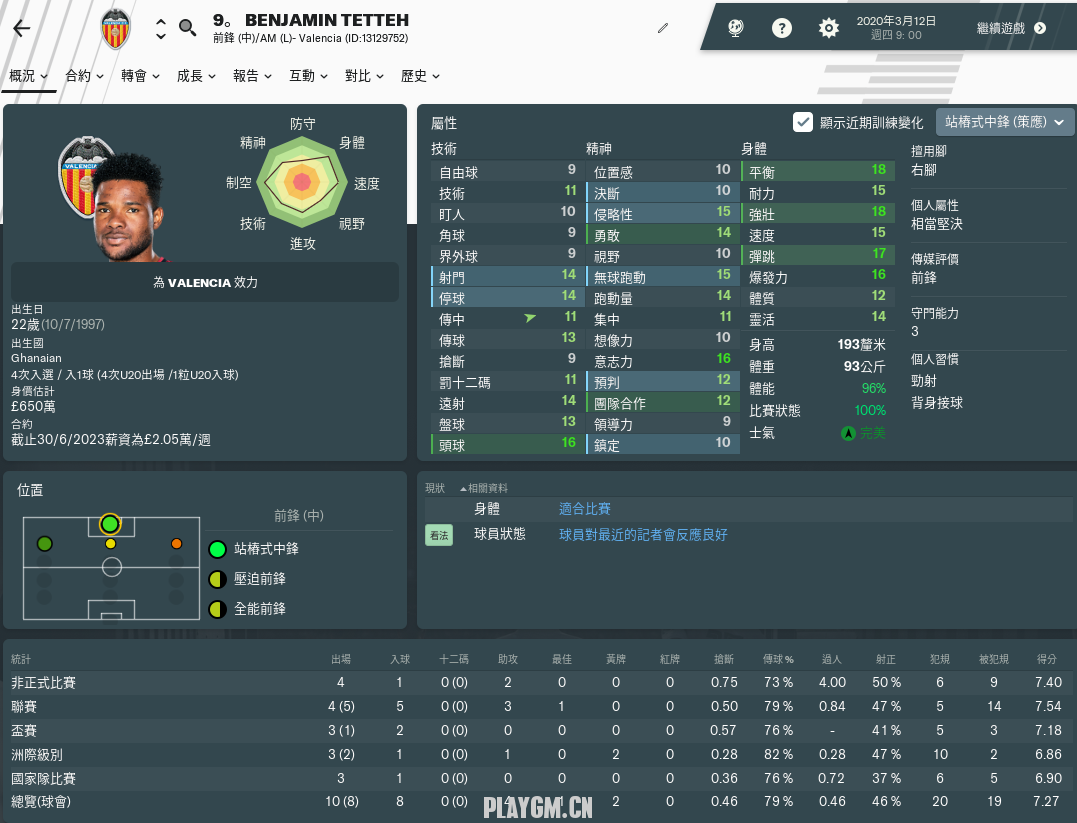
Task: Select the 壓迫前鋒 role option
Action: pyautogui.click(x=259, y=579)
